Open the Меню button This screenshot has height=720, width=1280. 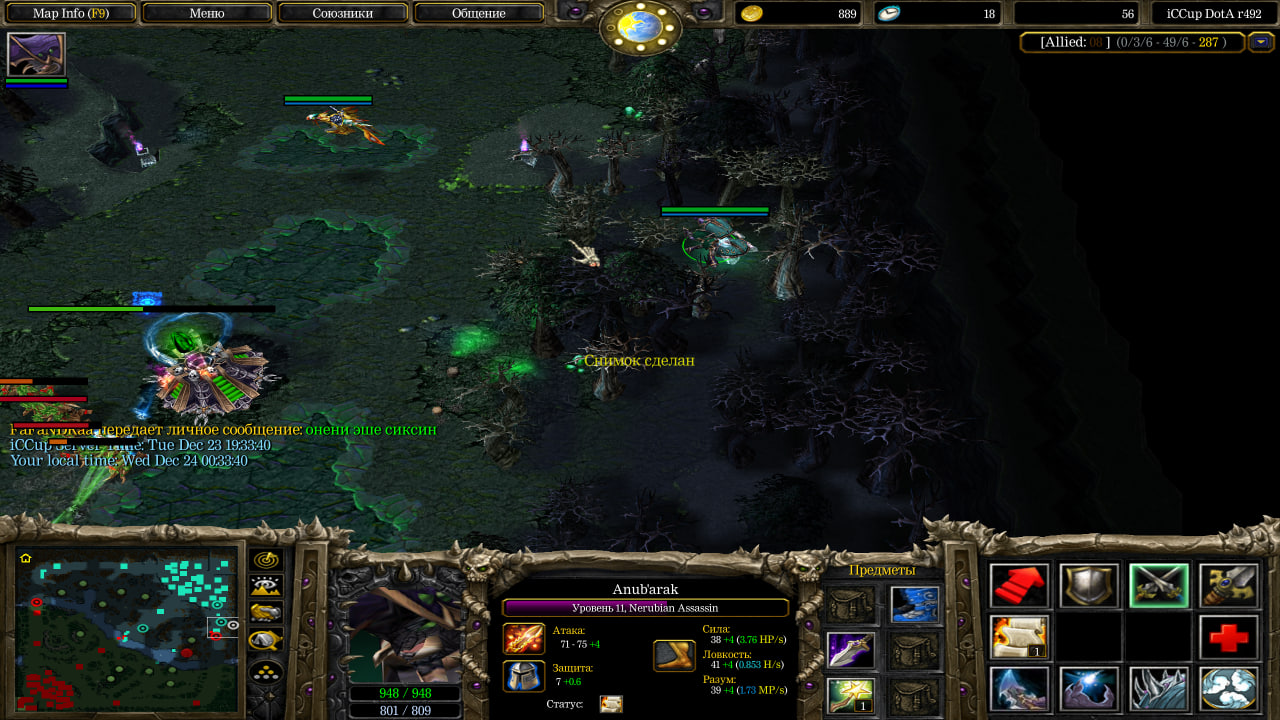coord(207,14)
